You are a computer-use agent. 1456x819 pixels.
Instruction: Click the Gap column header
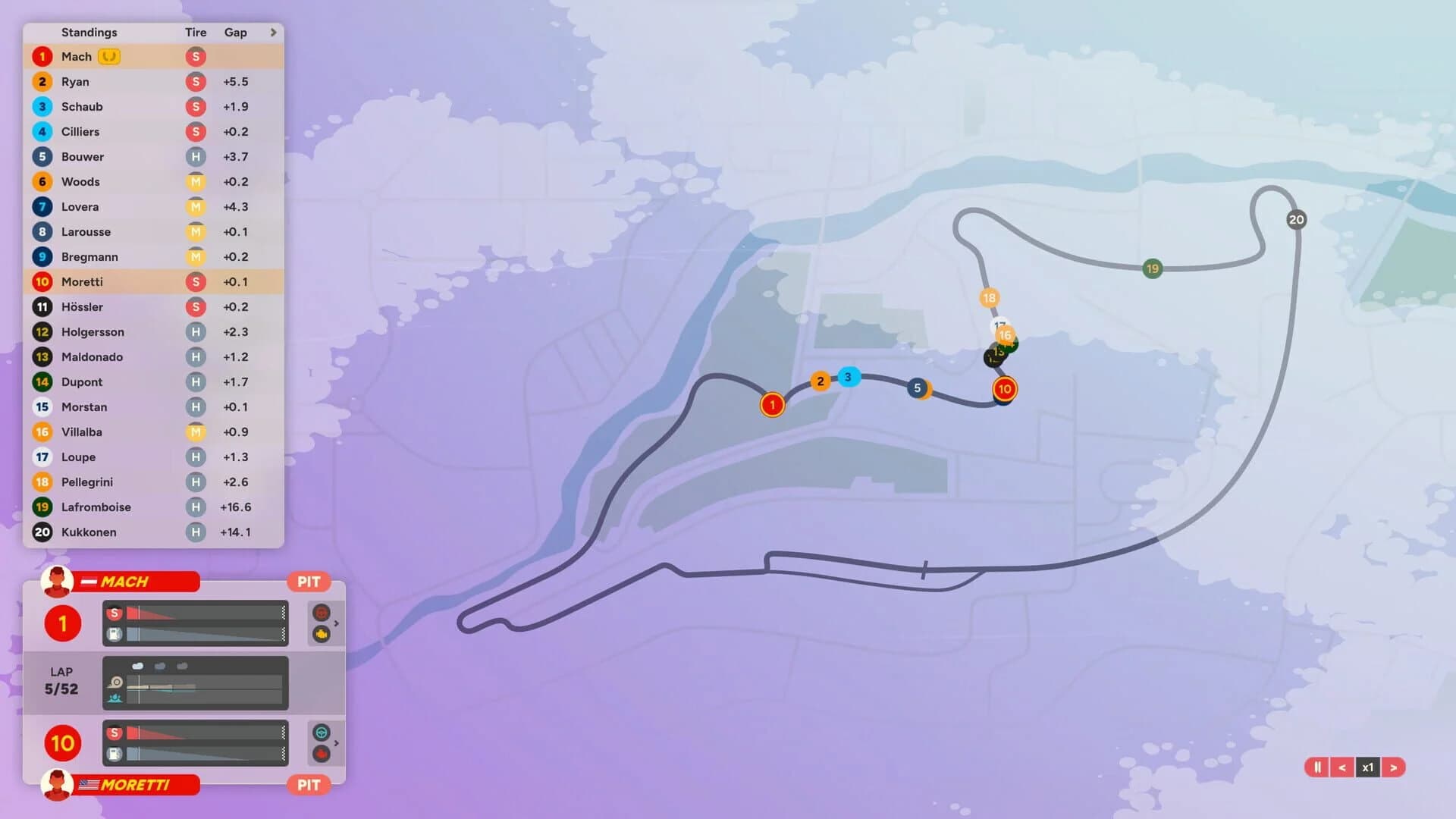(235, 33)
